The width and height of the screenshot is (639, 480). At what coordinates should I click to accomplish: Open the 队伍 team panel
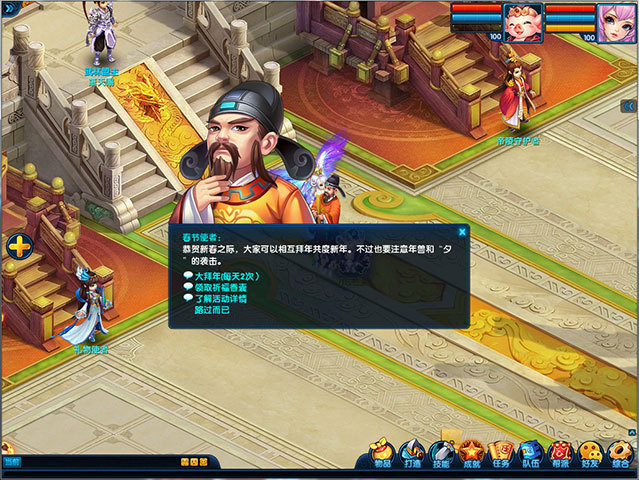click(x=532, y=454)
